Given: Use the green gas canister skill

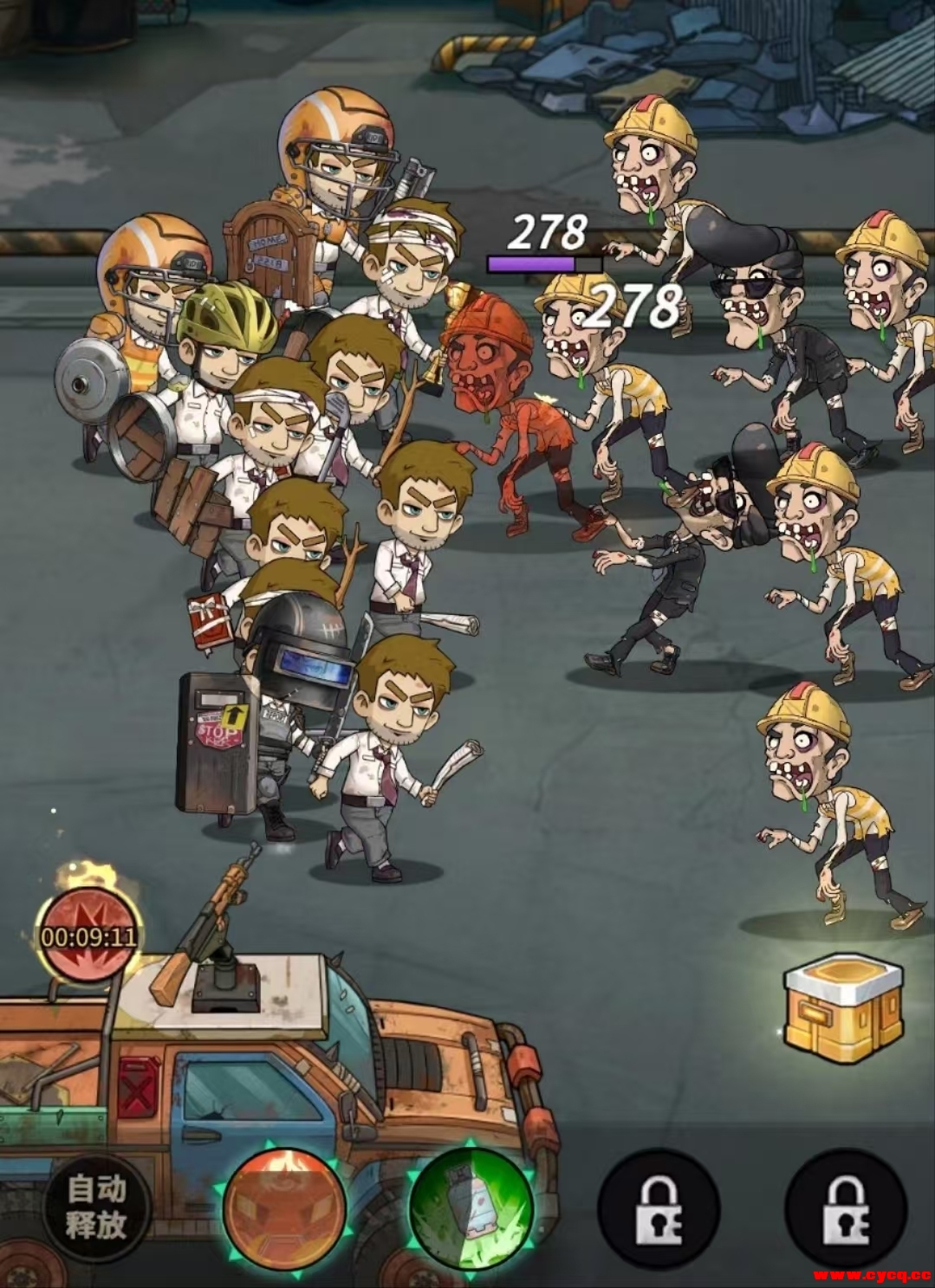Looking at the screenshot, I should pyautogui.click(x=471, y=1205).
